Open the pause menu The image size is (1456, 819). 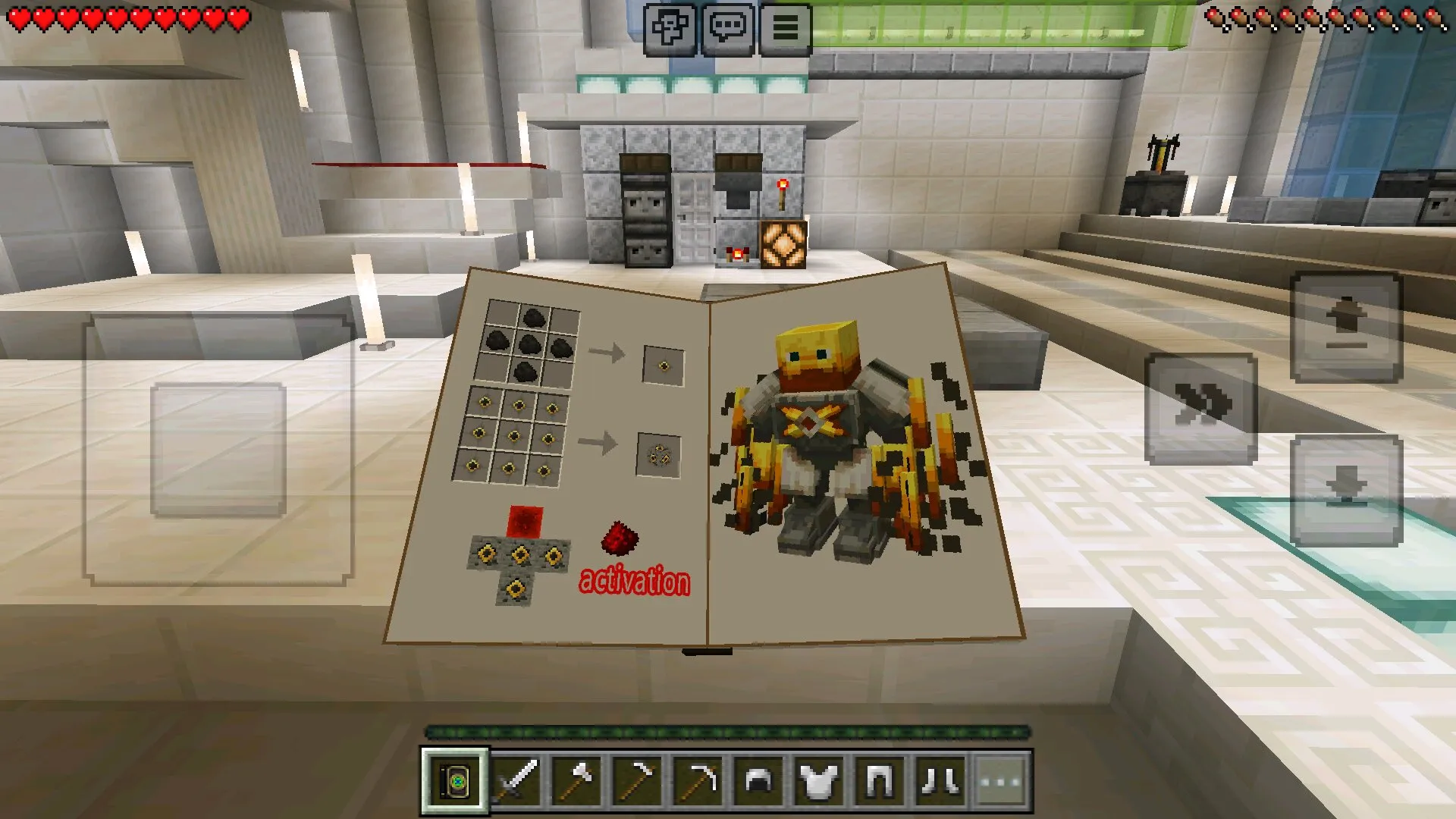(785, 29)
